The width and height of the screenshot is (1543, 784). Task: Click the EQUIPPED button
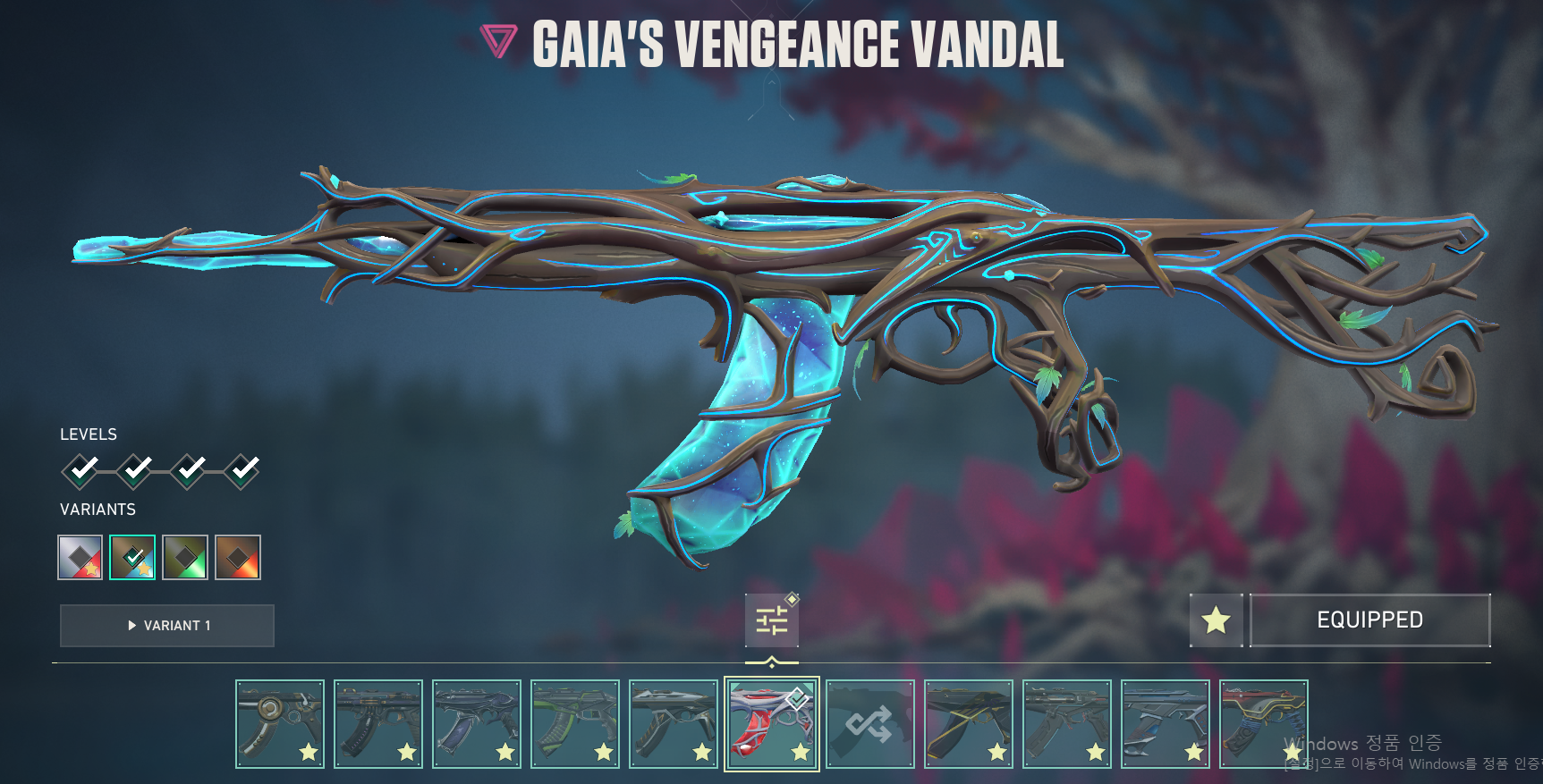point(1369,620)
